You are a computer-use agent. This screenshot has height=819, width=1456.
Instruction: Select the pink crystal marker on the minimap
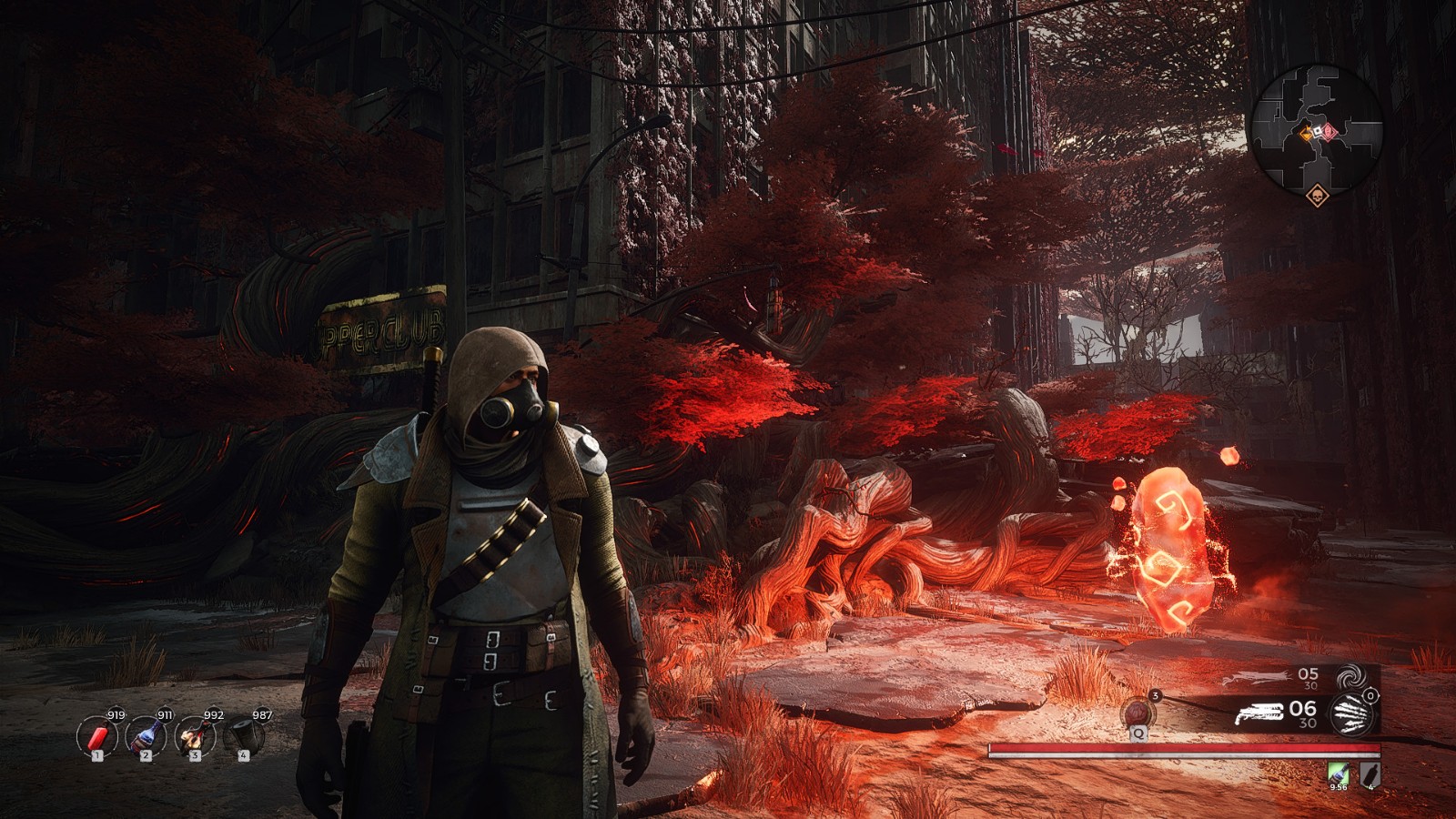click(x=1330, y=132)
